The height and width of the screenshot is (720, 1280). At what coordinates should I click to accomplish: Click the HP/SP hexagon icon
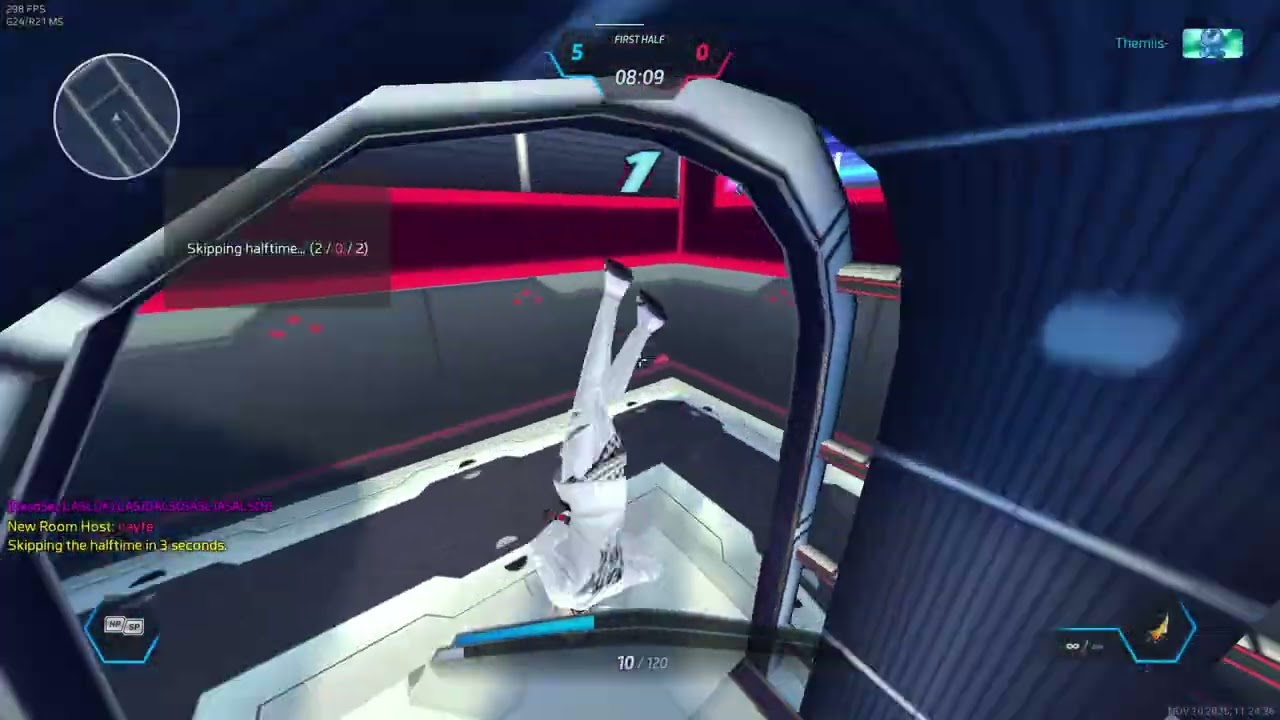[124, 629]
